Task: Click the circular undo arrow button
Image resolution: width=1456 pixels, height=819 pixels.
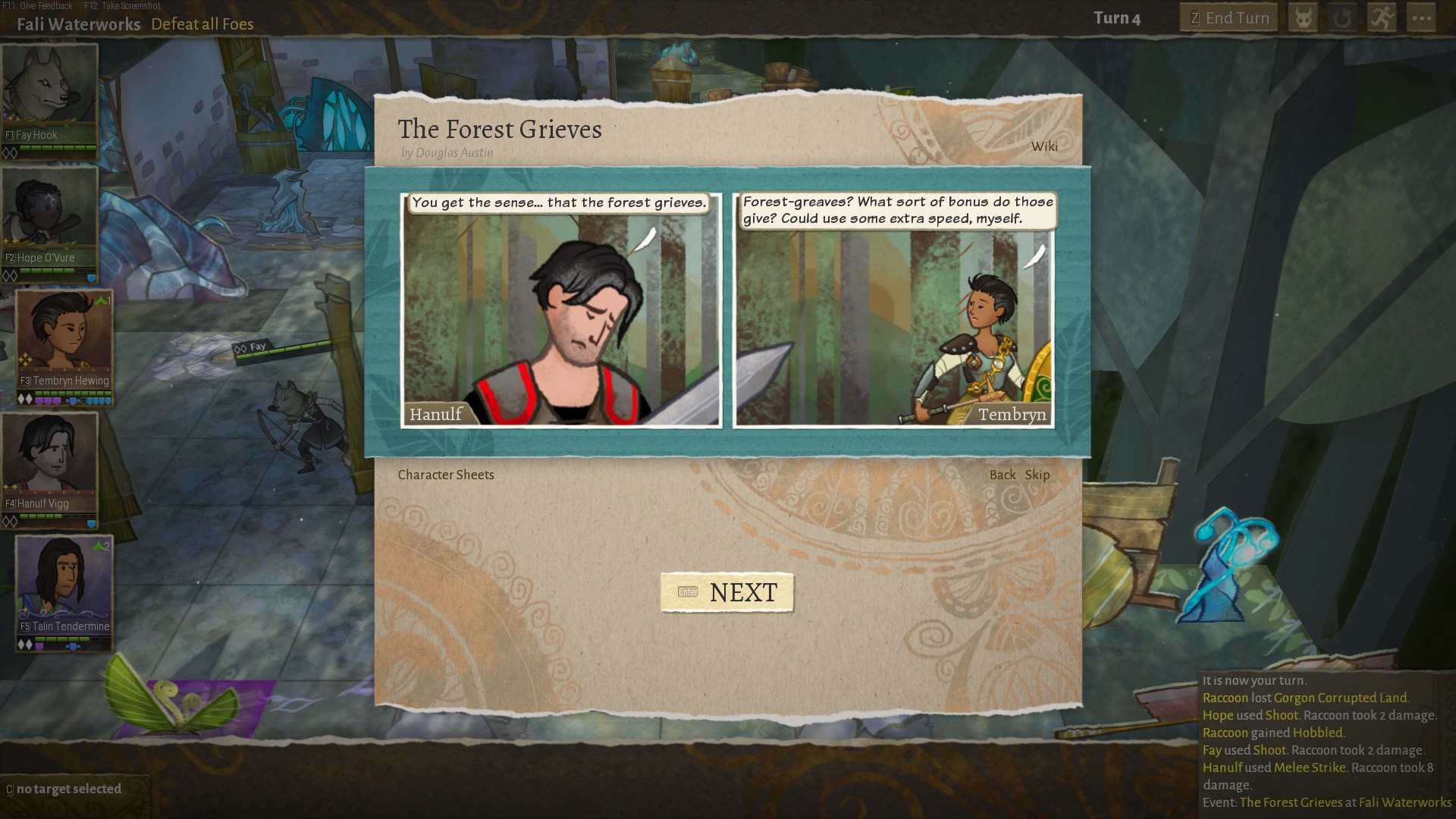Action: coord(1342,18)
